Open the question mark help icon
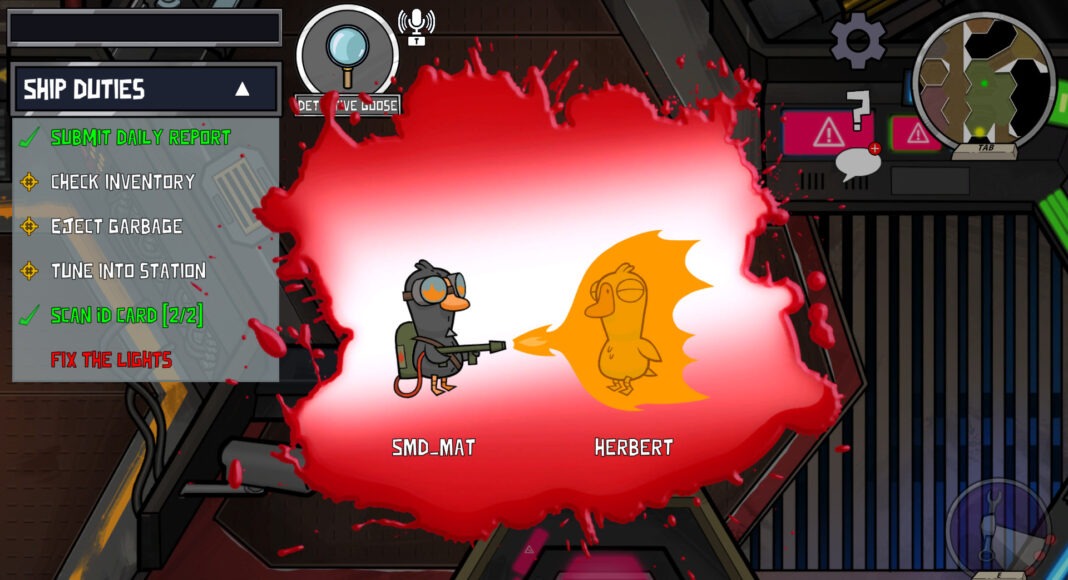This screenshot has width=1068, height=580. (x=857, y=110)
